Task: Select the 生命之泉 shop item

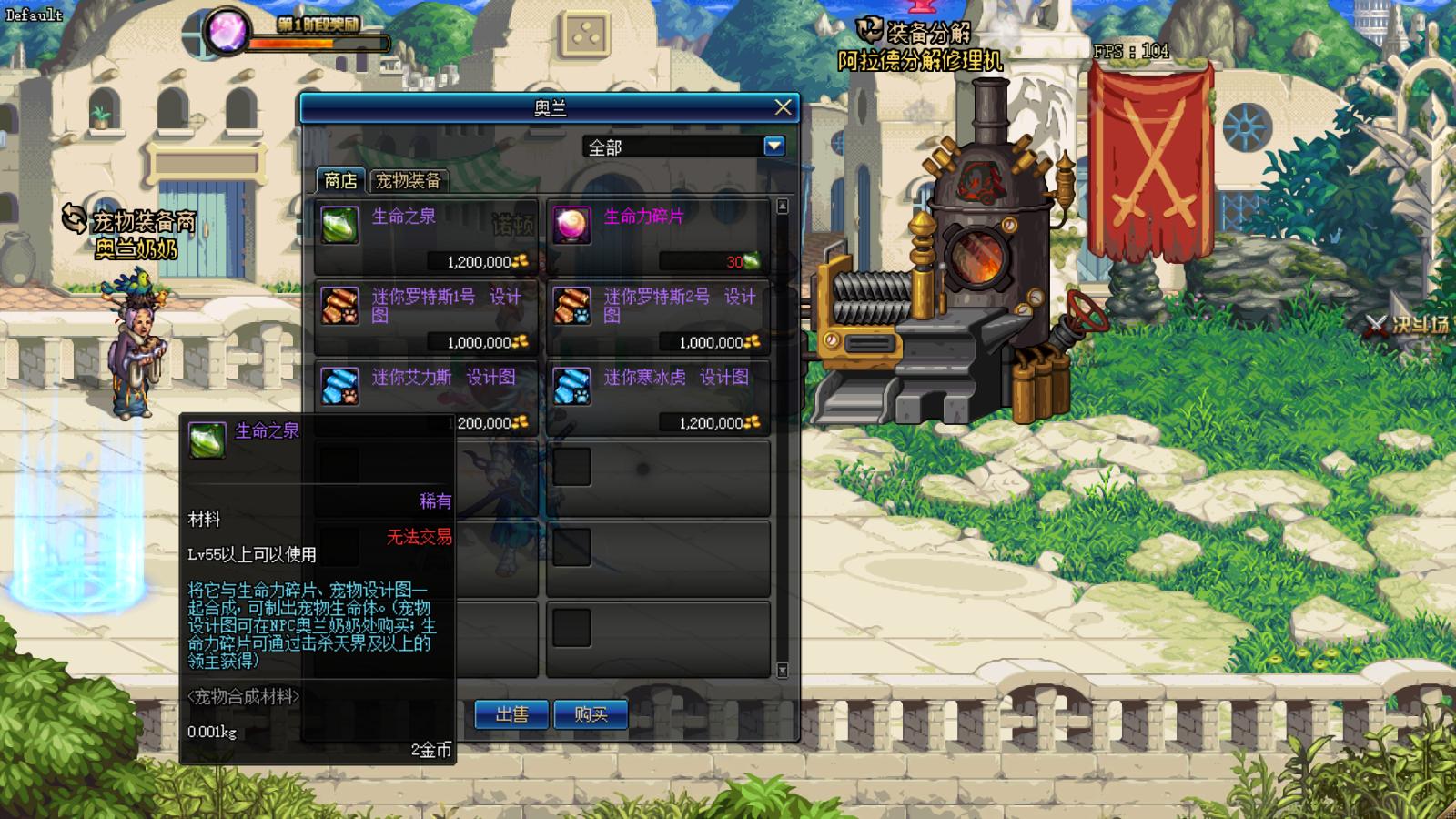Action: pos(426,237)
